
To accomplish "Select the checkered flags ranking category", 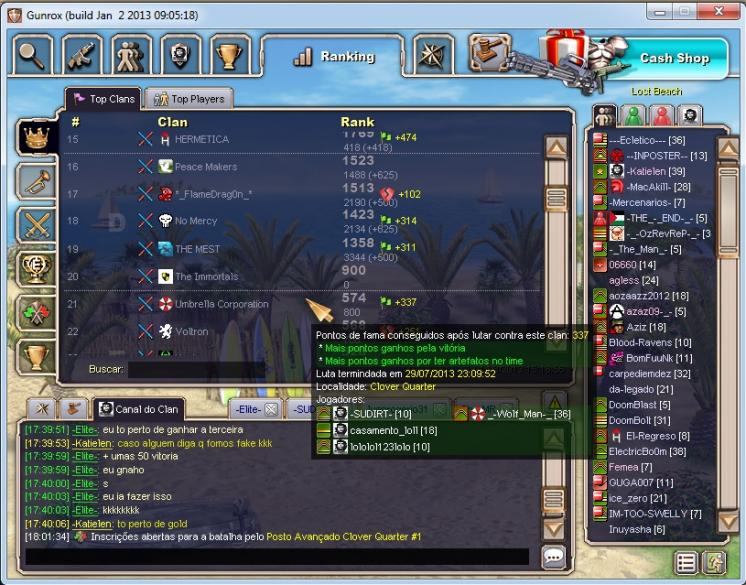I will click(x=37, y=311).
